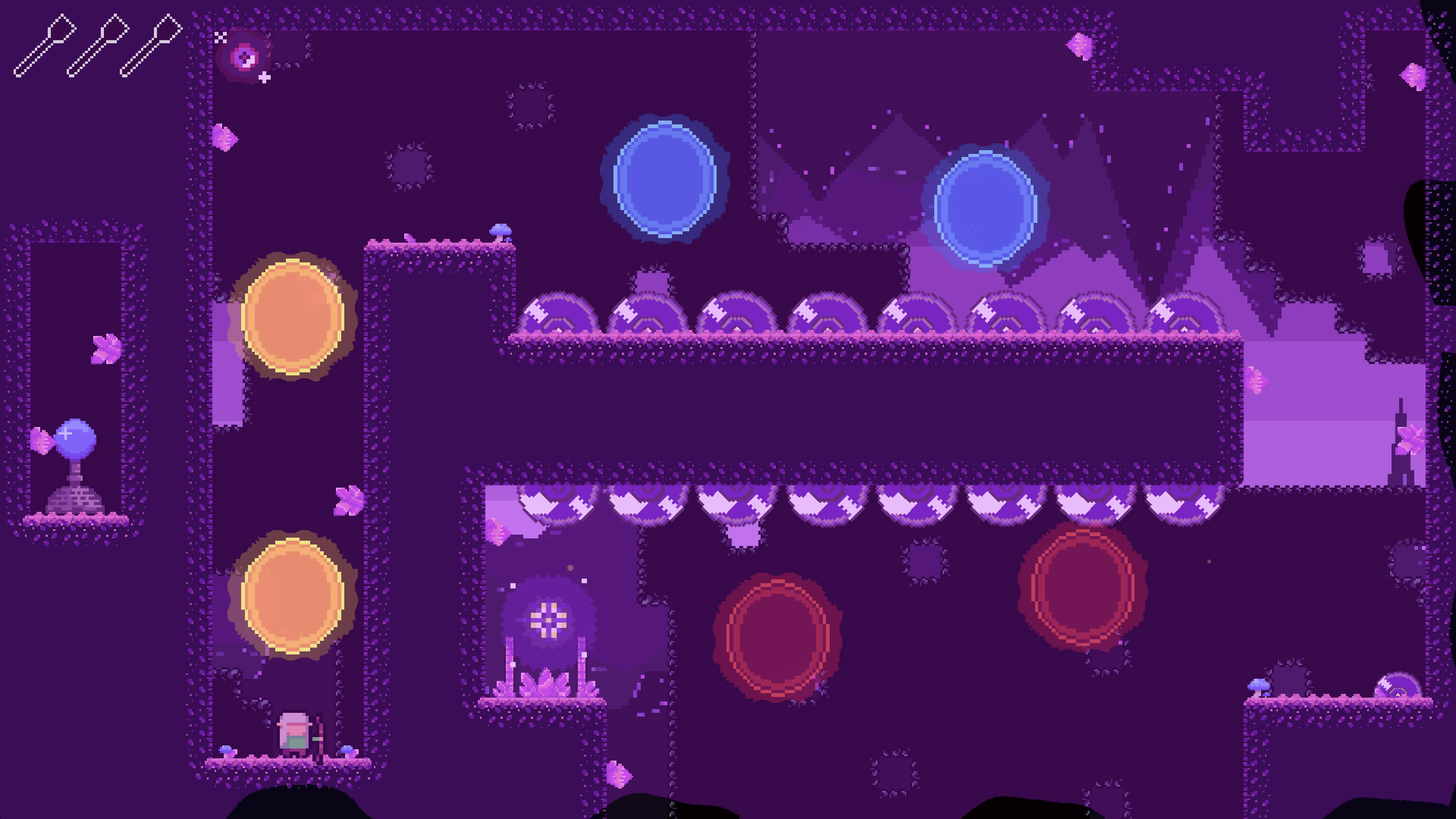Click the x counter next to the portal swirl
This screenshot has width=1456, height=819.
coord(220,38)
